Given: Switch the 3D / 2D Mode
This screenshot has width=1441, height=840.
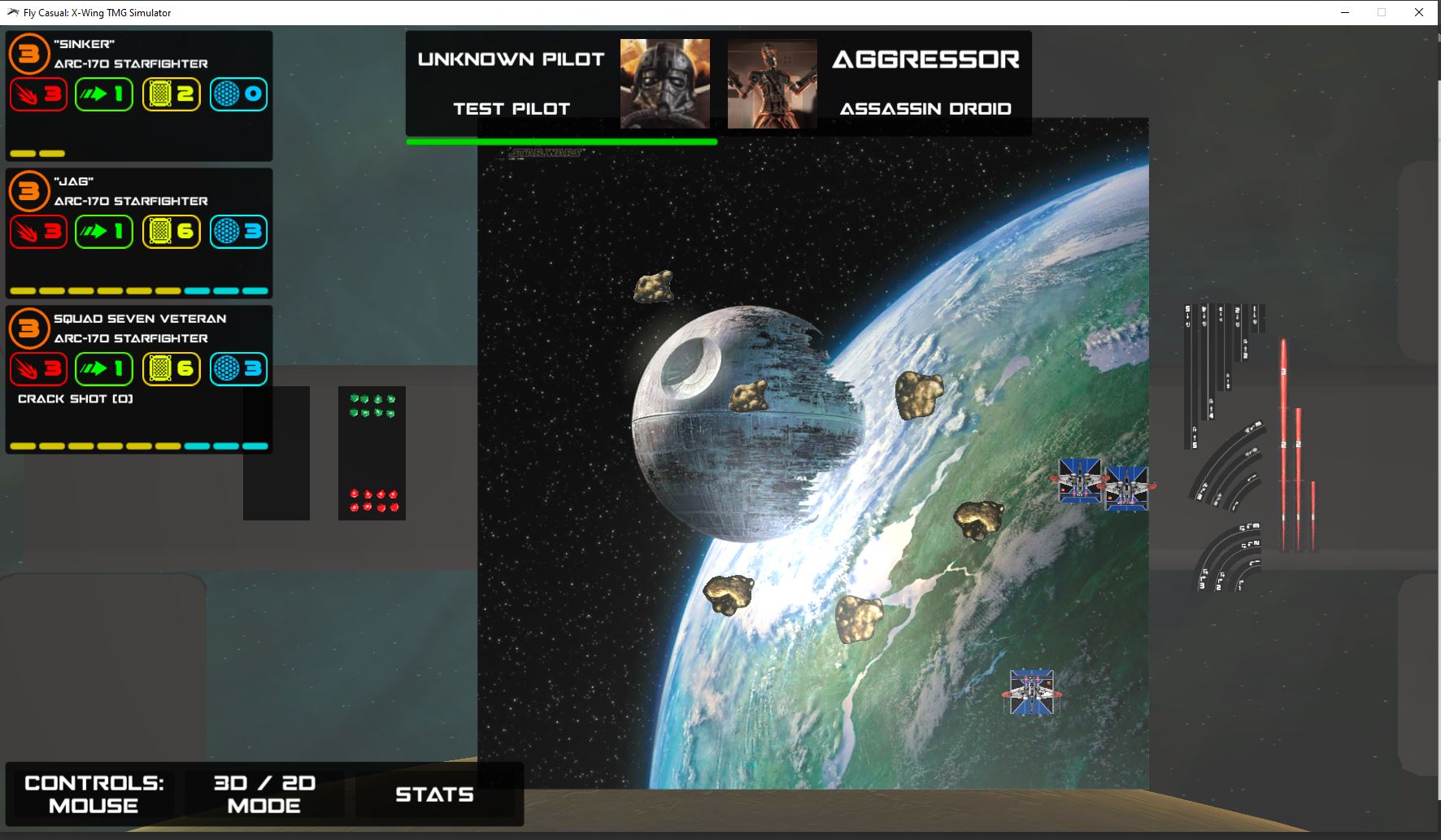Looking at the screenshot, I should pyautogui.click(x=264, y=794).
